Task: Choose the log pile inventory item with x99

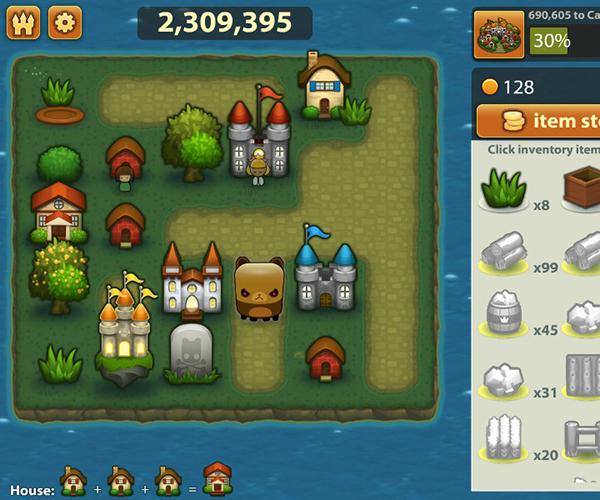Action: [505, 251]
